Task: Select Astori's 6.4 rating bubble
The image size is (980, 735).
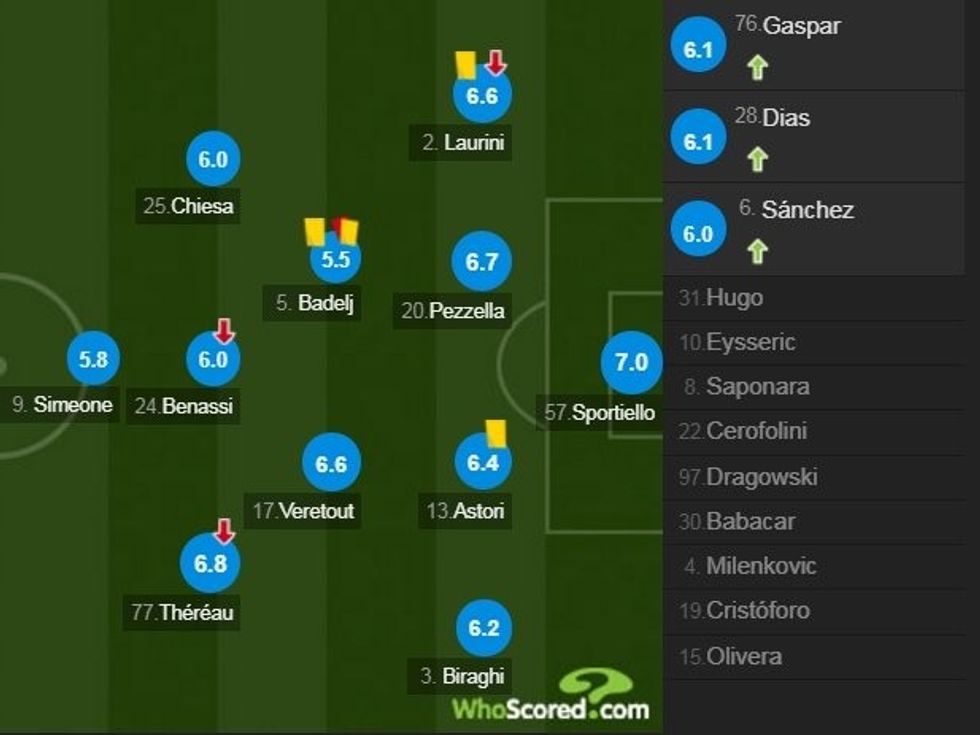Action: coord(482,462)
